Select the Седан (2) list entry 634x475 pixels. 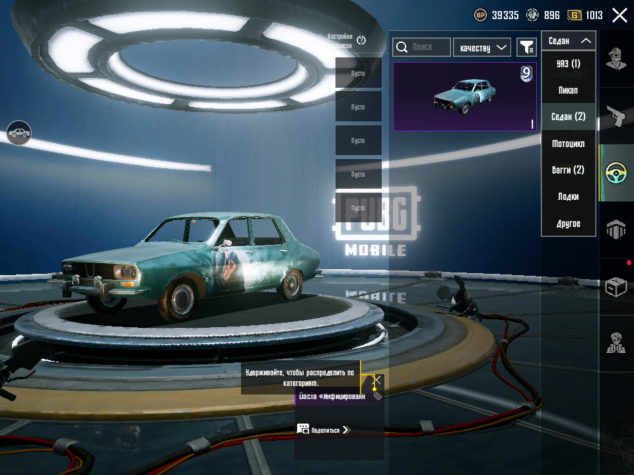click(568, 117)
